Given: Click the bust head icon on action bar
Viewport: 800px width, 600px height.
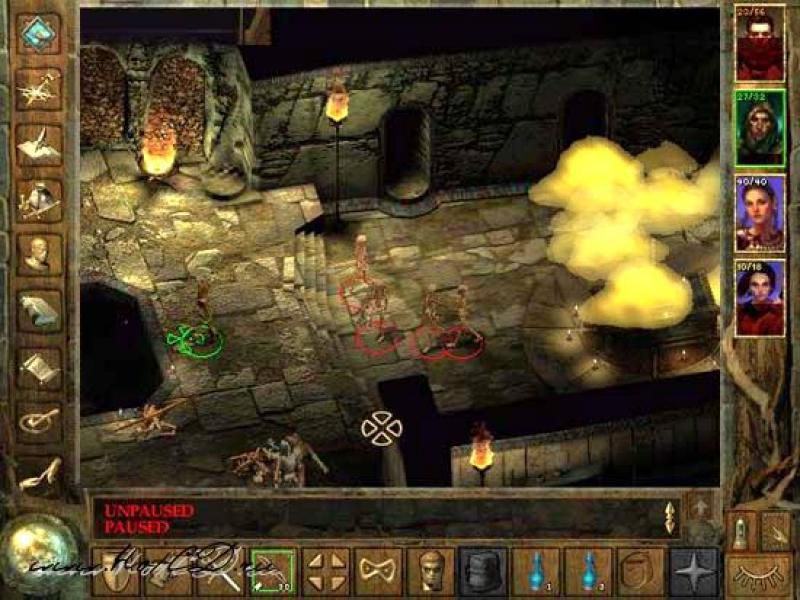Looking at the screenshot, I should click(431, 572).
